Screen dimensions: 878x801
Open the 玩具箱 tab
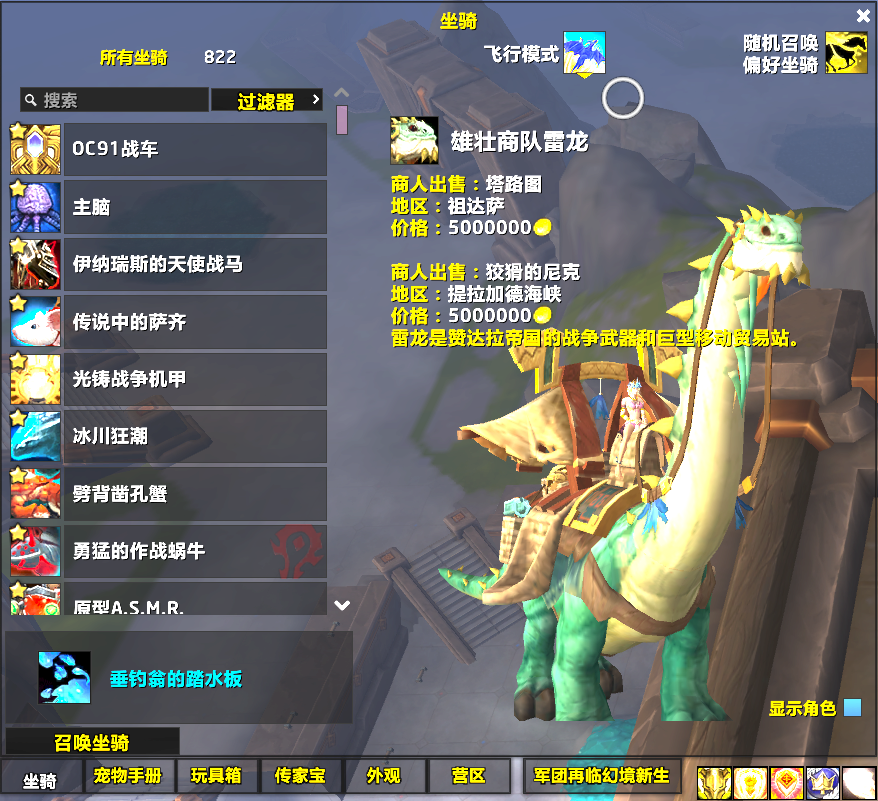(x=217, y=777)
